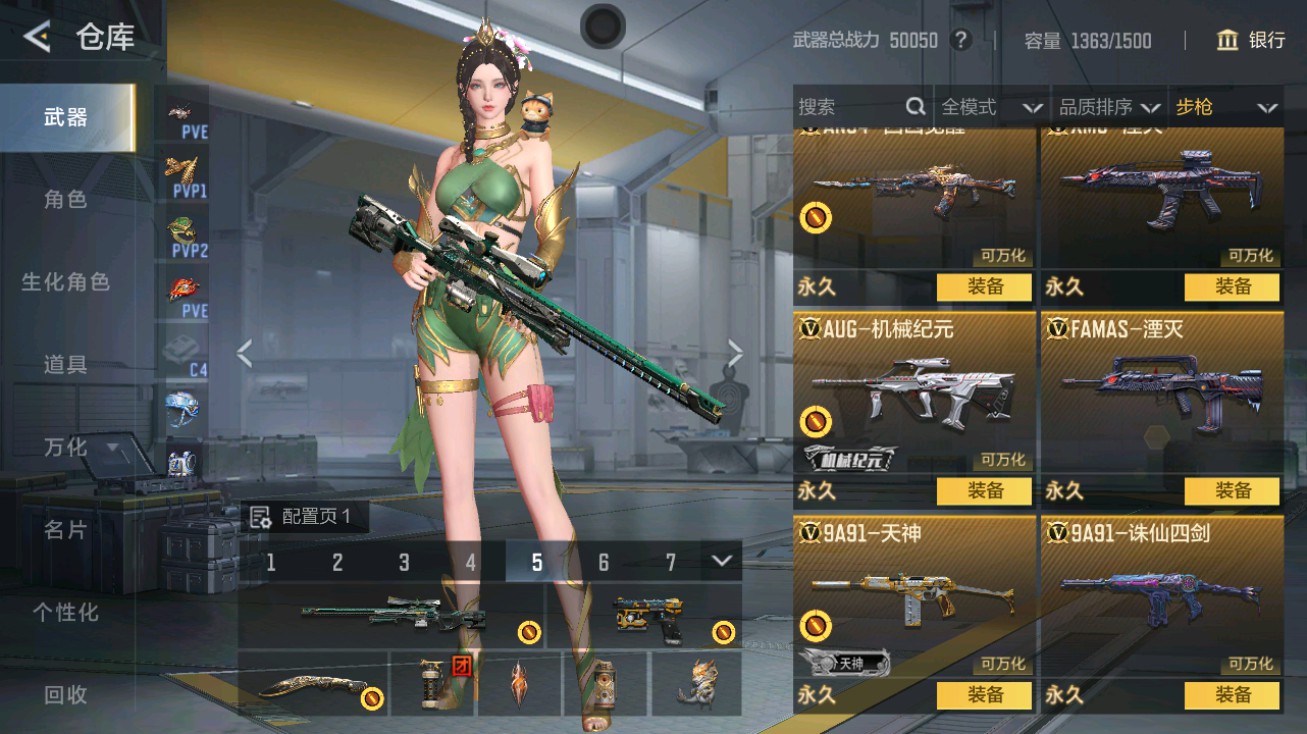Equip the 9A91-天神 rifle
1307x734 pixels.
coord(984,695)
